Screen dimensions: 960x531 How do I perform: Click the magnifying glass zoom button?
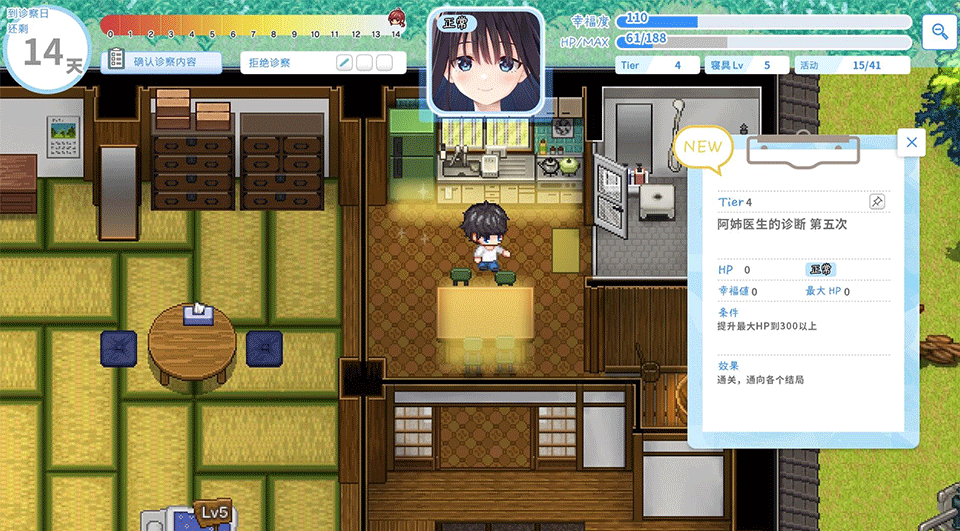tap(940, 32)
